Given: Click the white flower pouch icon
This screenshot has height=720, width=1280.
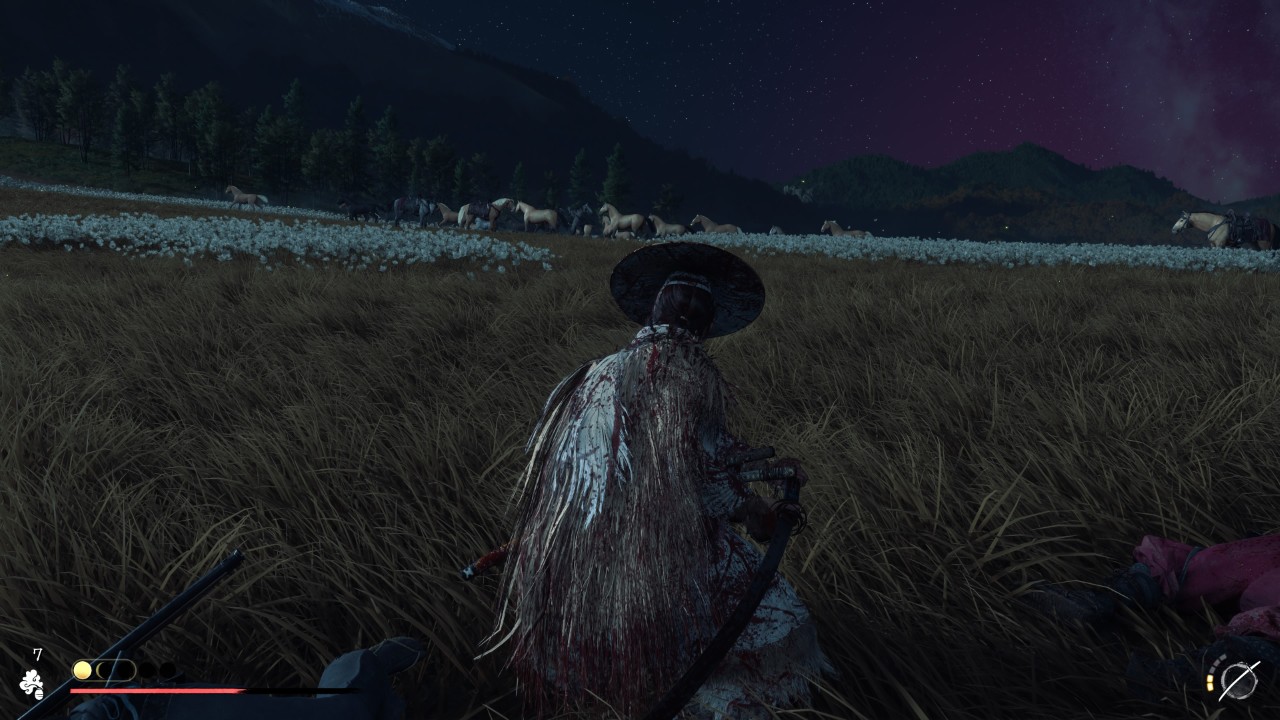Looking at the screenshot, I should coord(32,684).
